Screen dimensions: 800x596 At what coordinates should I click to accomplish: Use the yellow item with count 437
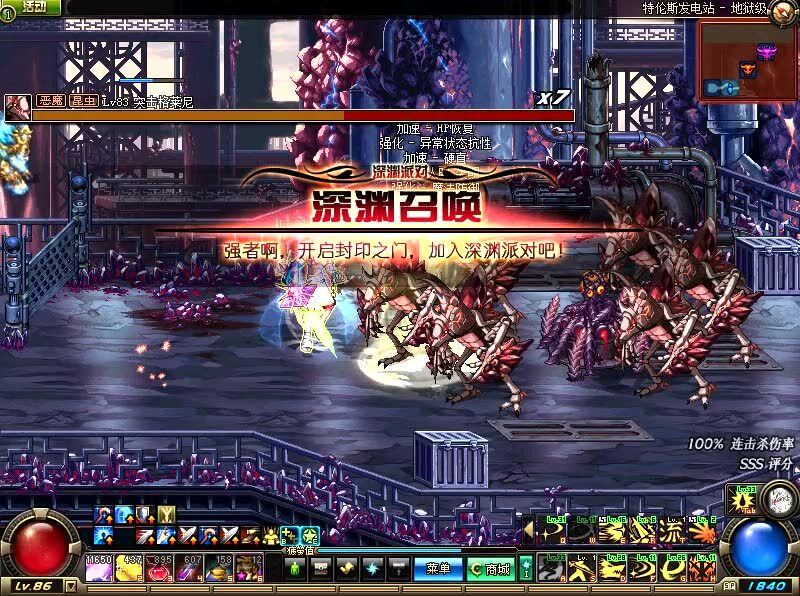pos(129,568)
